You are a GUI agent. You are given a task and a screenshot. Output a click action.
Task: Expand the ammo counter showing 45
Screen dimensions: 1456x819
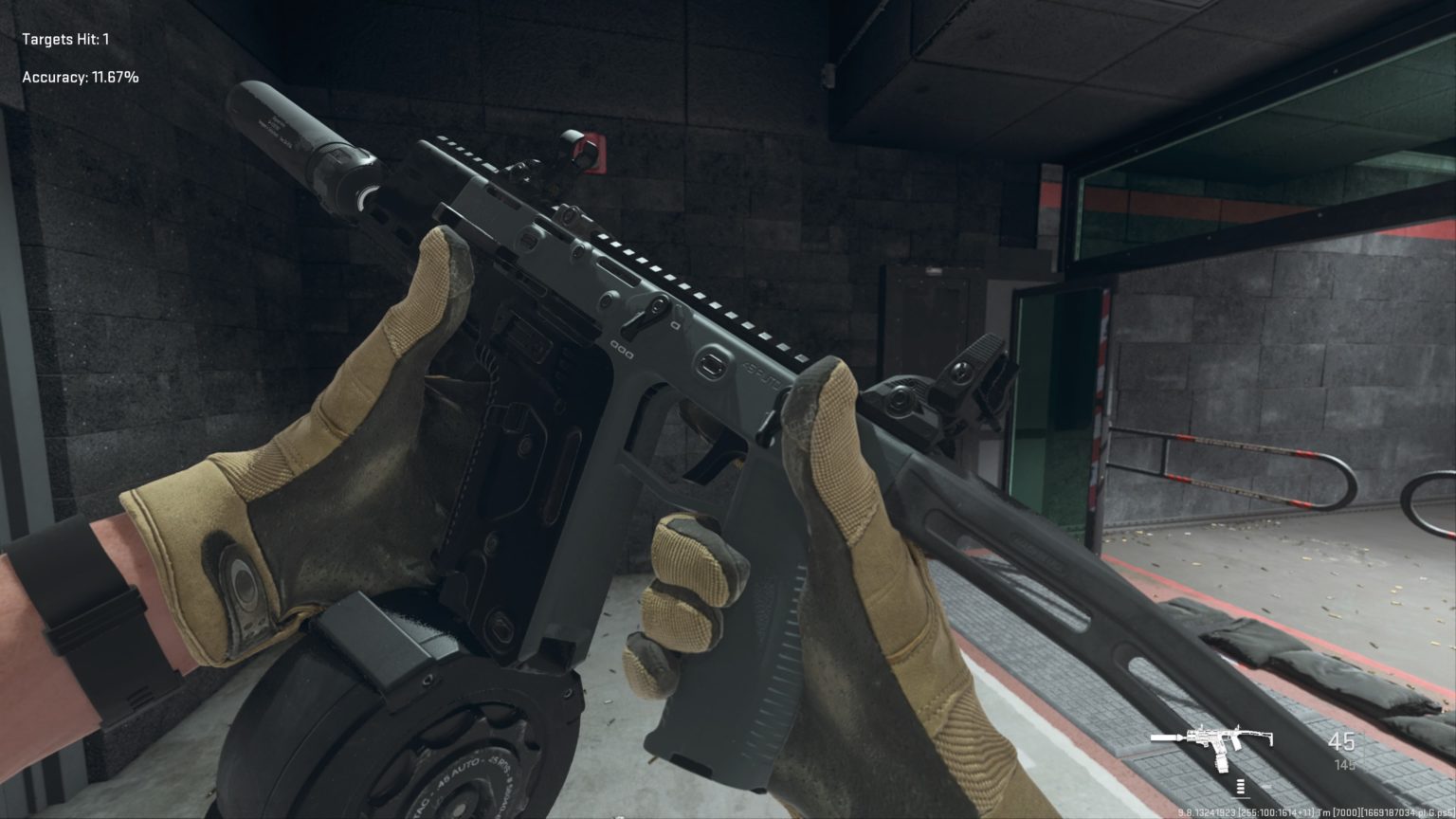[x=1342, y=742]
